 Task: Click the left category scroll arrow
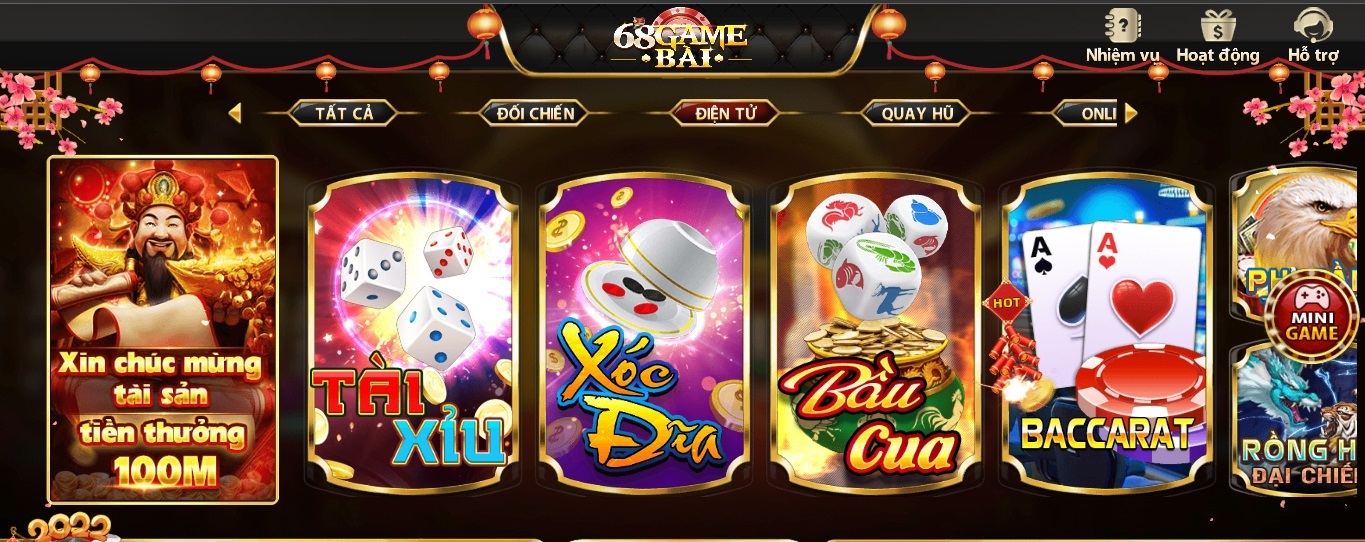pos(235,113)
